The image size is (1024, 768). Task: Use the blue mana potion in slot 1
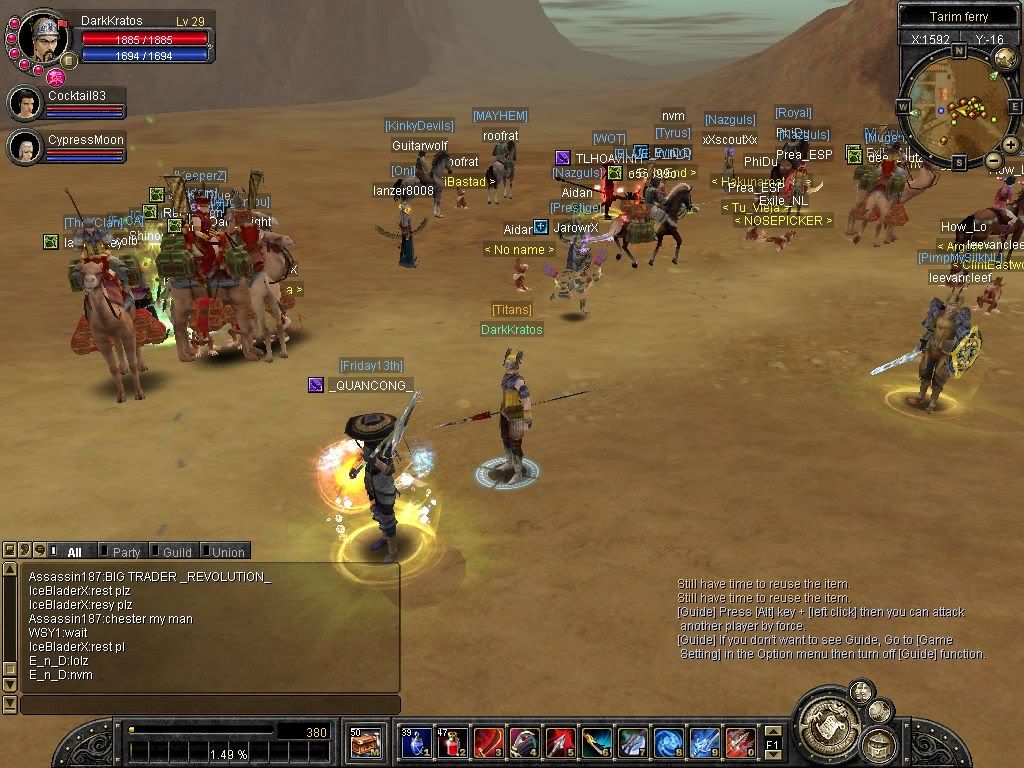[415, 743]
